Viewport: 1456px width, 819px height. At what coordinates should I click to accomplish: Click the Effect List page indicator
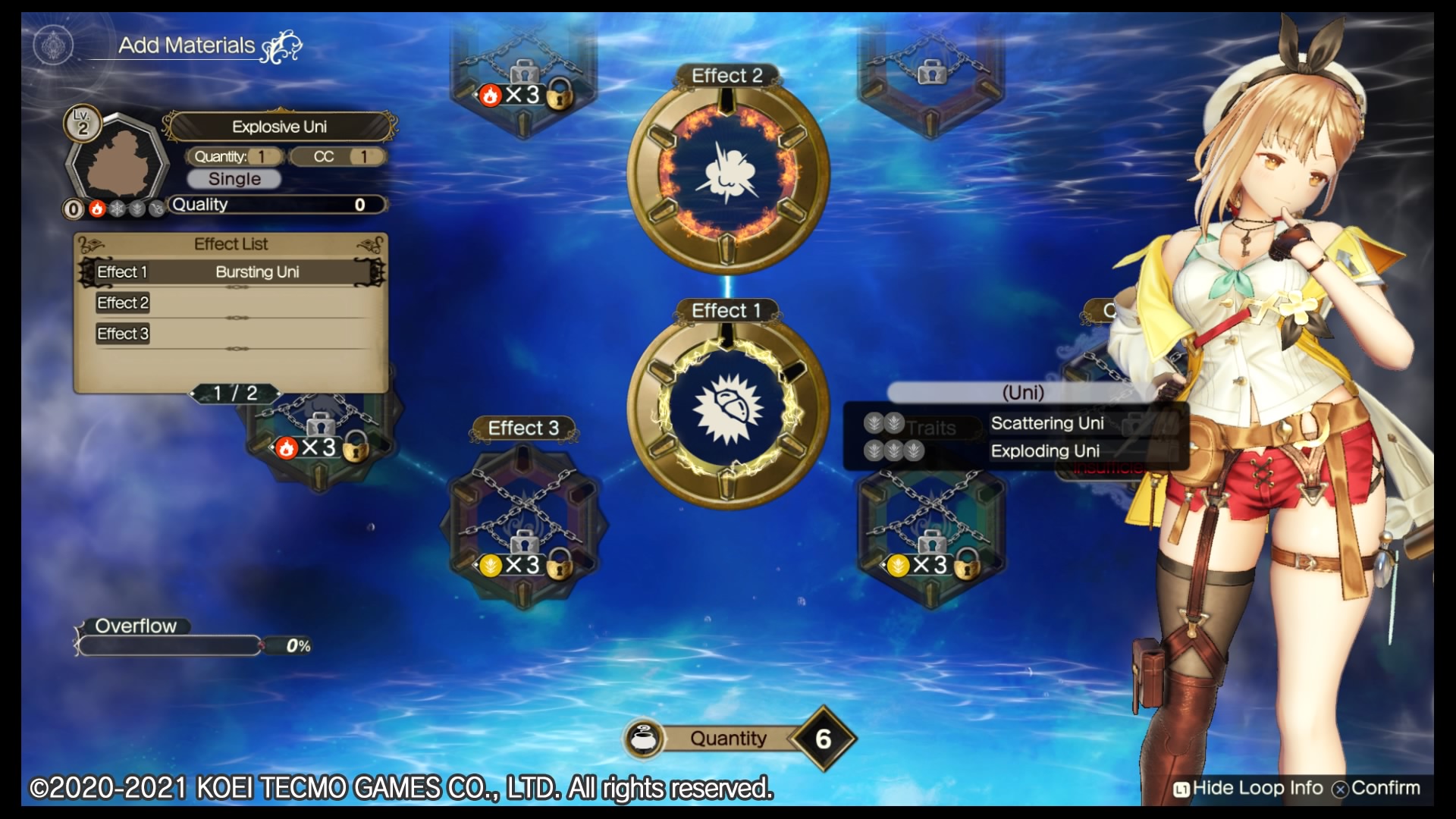(235, 394)
